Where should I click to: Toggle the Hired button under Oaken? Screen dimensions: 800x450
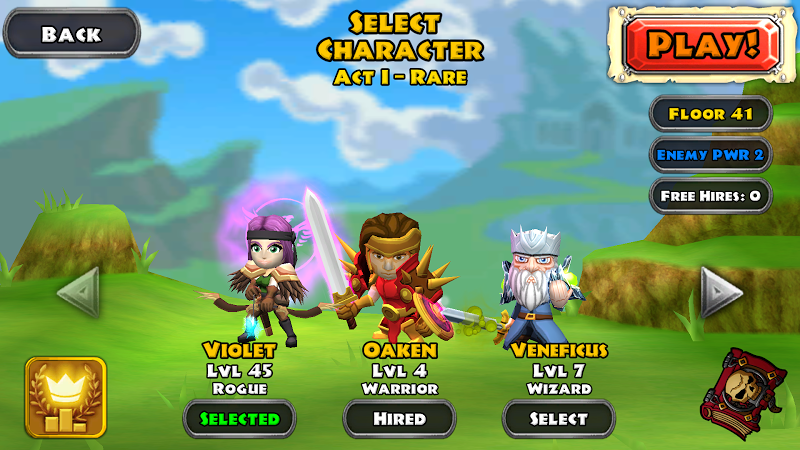pyautogui.click(x=399, y=418)
